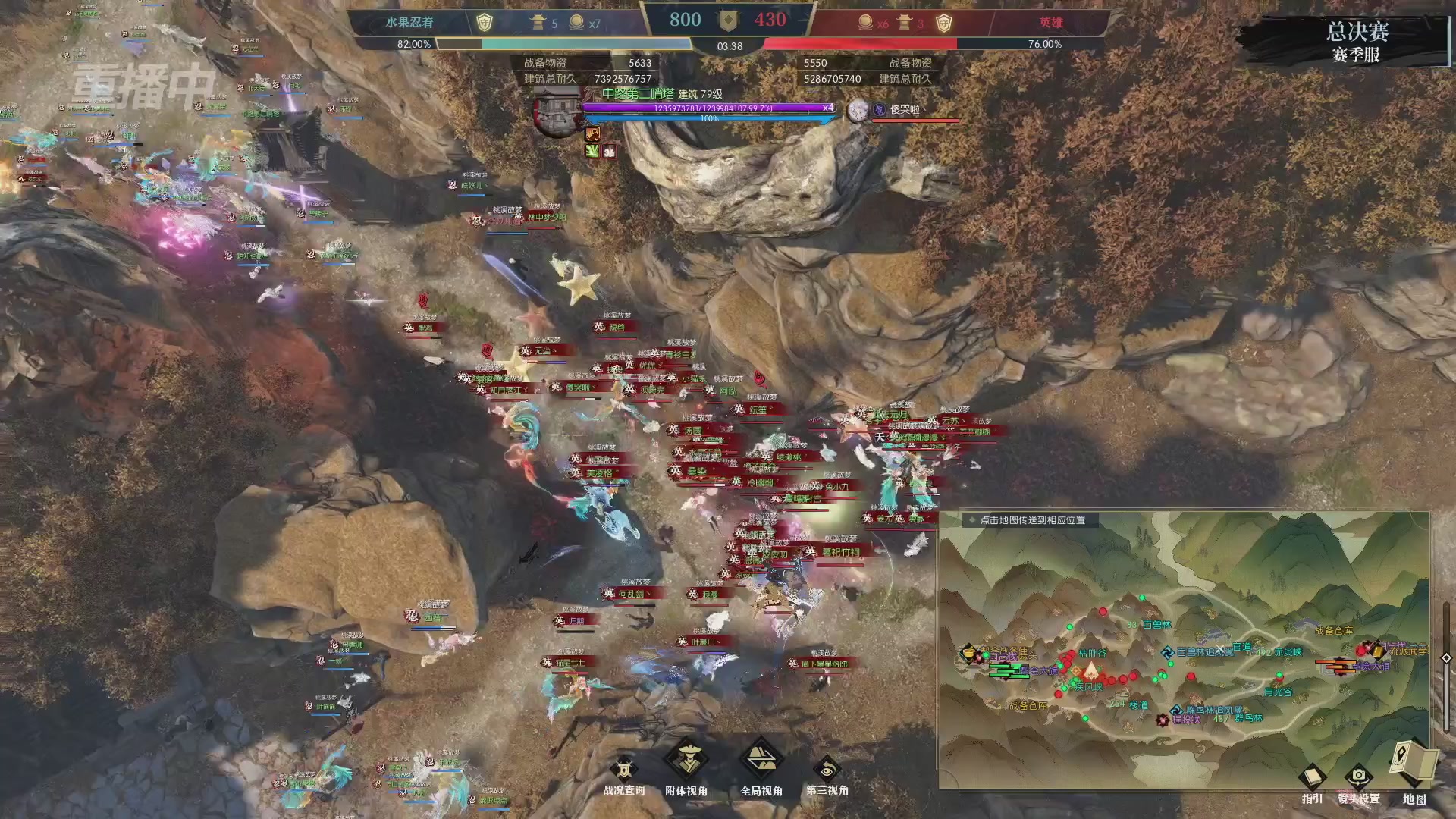Image resolution: width=1456 pixels, height=819 pixels.
Task: Select the 赤炎峡 map location
Action: (1288, 652)
